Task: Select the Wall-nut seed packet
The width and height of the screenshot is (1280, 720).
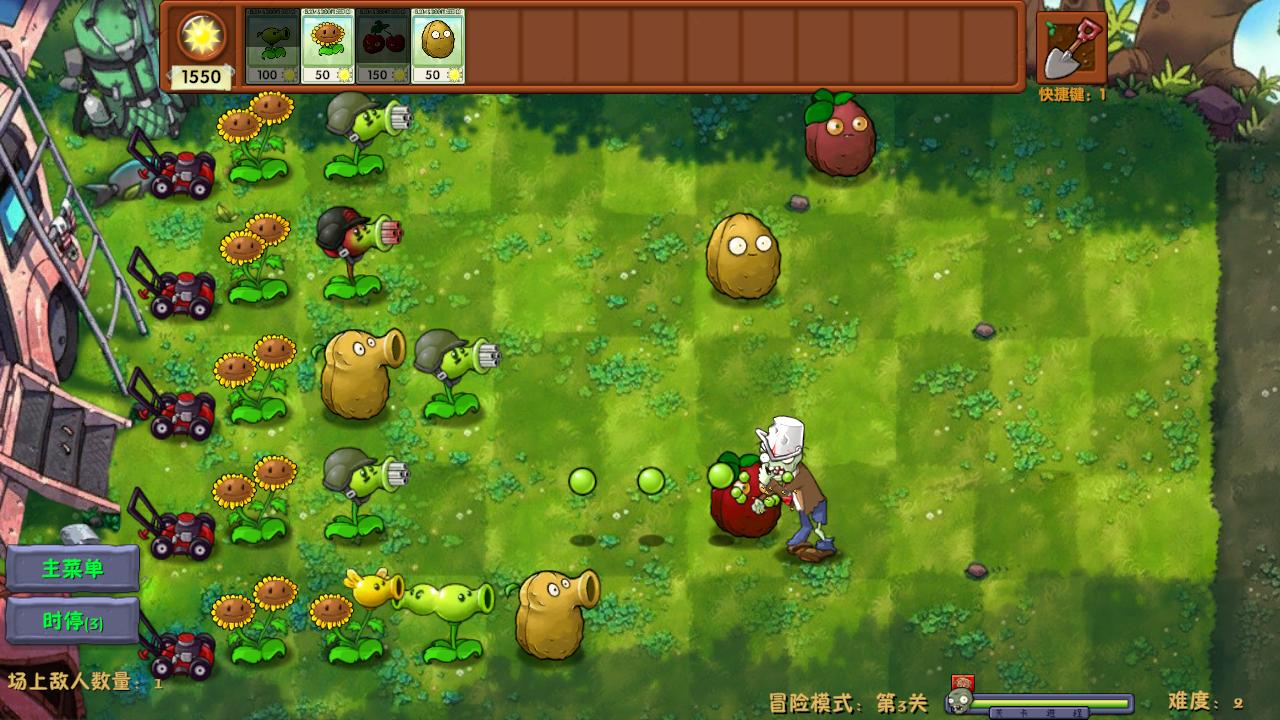Action: coord(438,46)
